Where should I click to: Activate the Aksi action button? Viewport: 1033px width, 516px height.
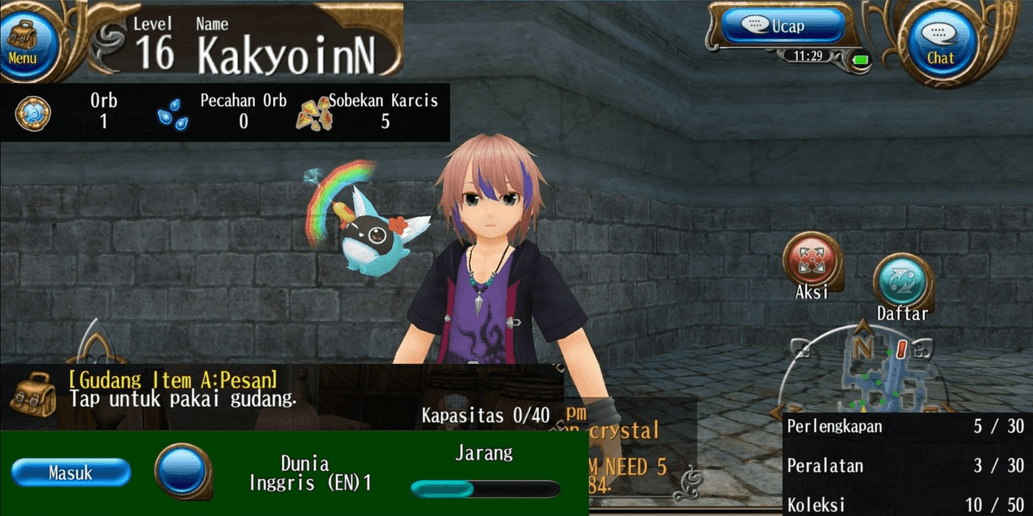coord(811,261)
